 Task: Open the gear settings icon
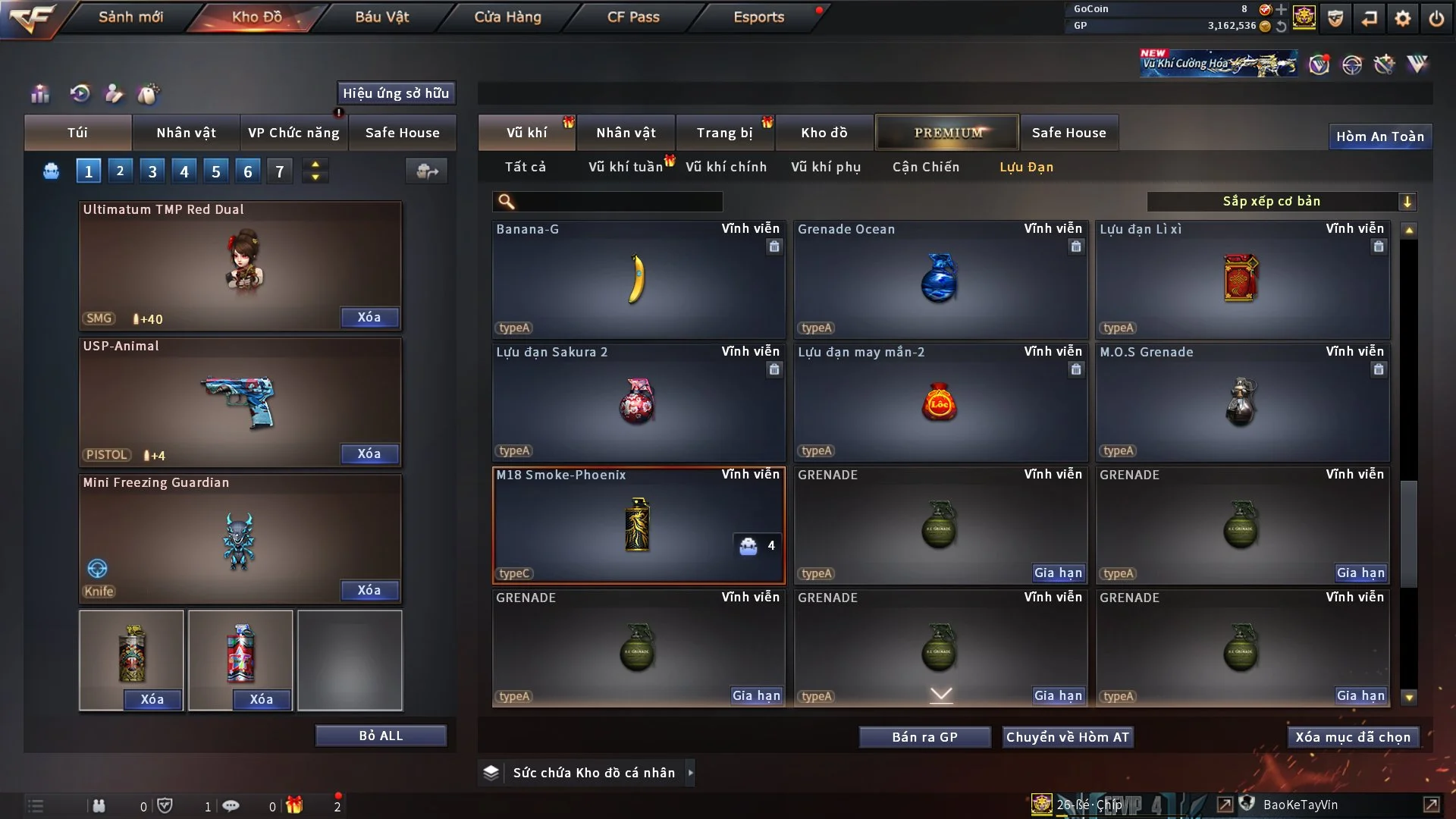click(x=1403, y=18)
